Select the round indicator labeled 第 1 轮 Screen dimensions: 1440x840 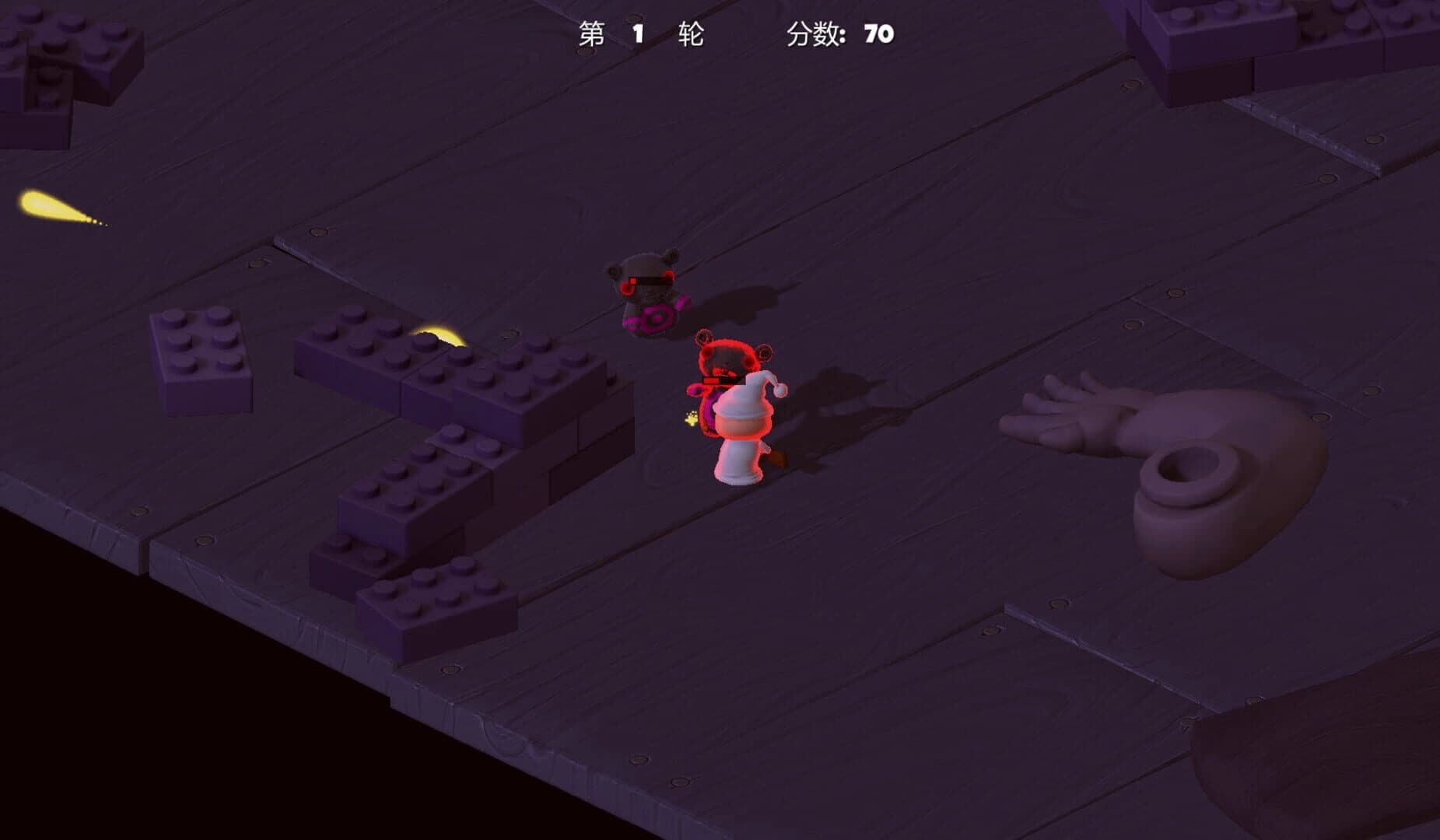642,34
